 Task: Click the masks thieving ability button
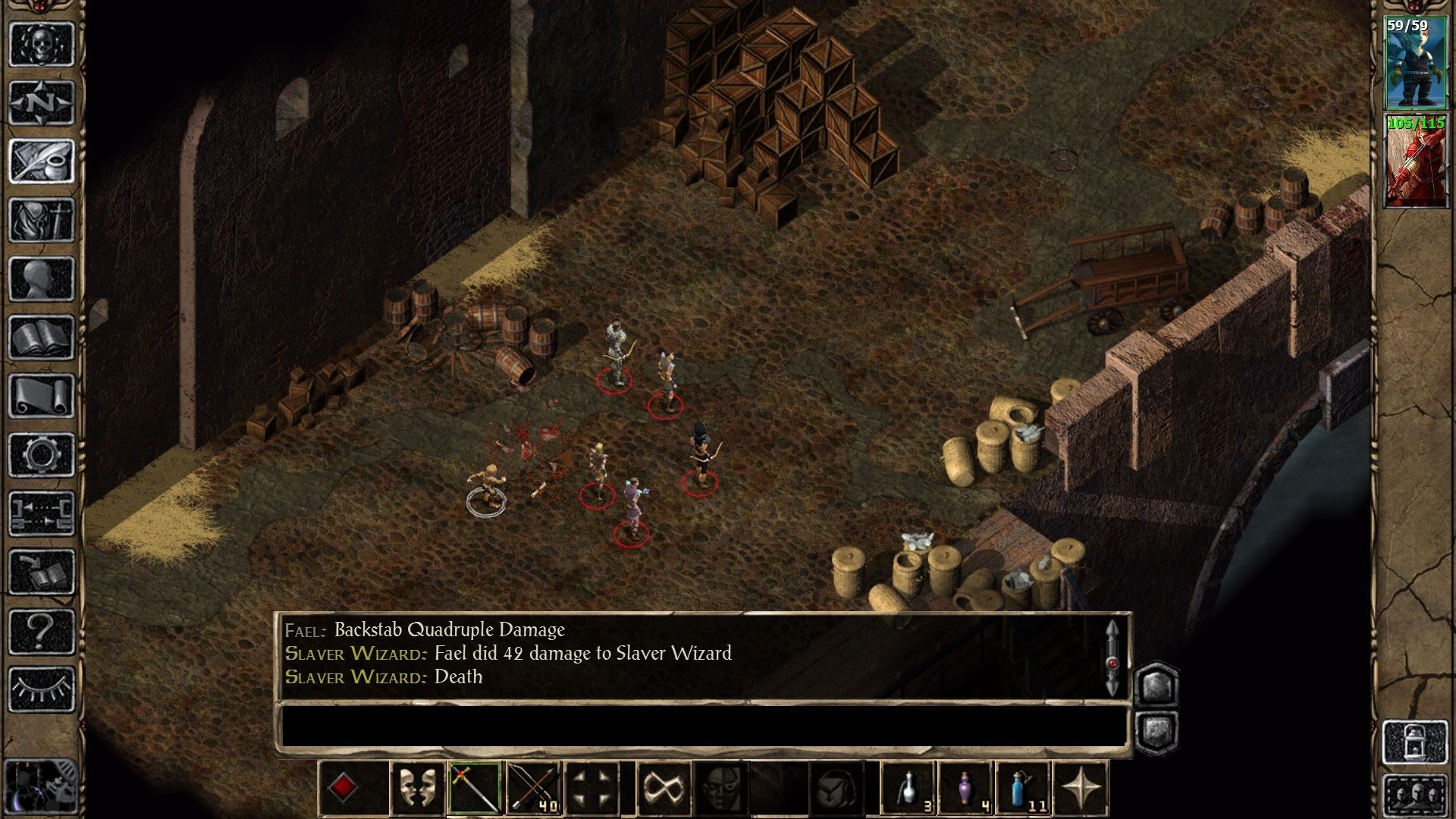416,789
